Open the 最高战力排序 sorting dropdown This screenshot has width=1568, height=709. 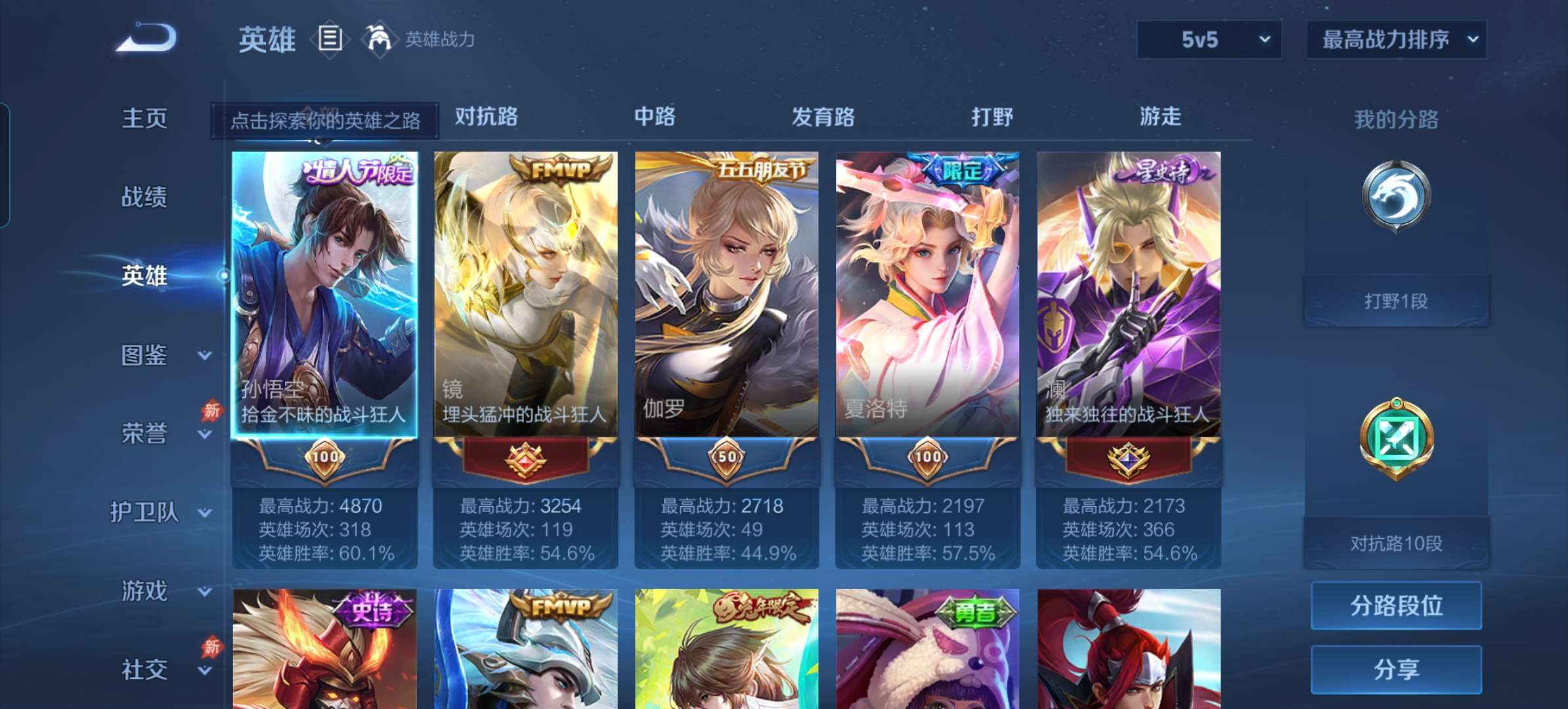pos(1396,39)
